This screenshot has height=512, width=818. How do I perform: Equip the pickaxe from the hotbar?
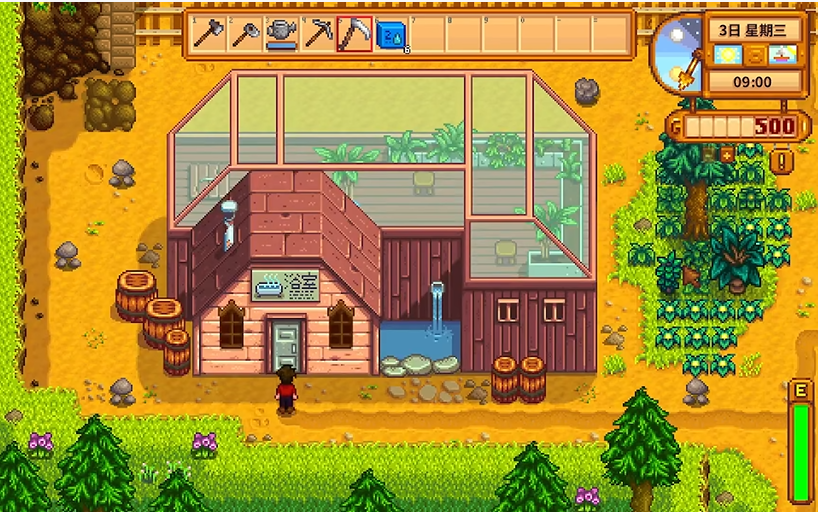click(318, 34)
